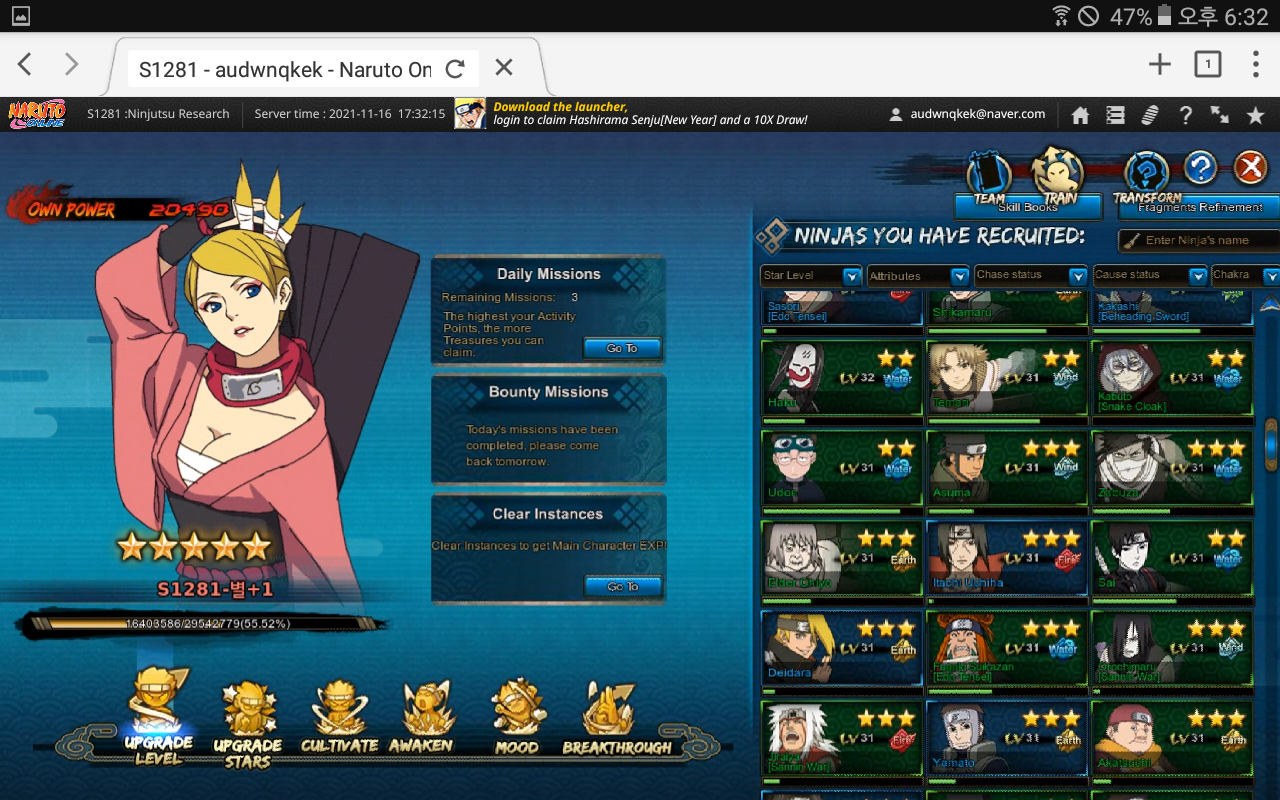
Task: Open the Chase status dropdown
Action: click(x=1031, y=276)
